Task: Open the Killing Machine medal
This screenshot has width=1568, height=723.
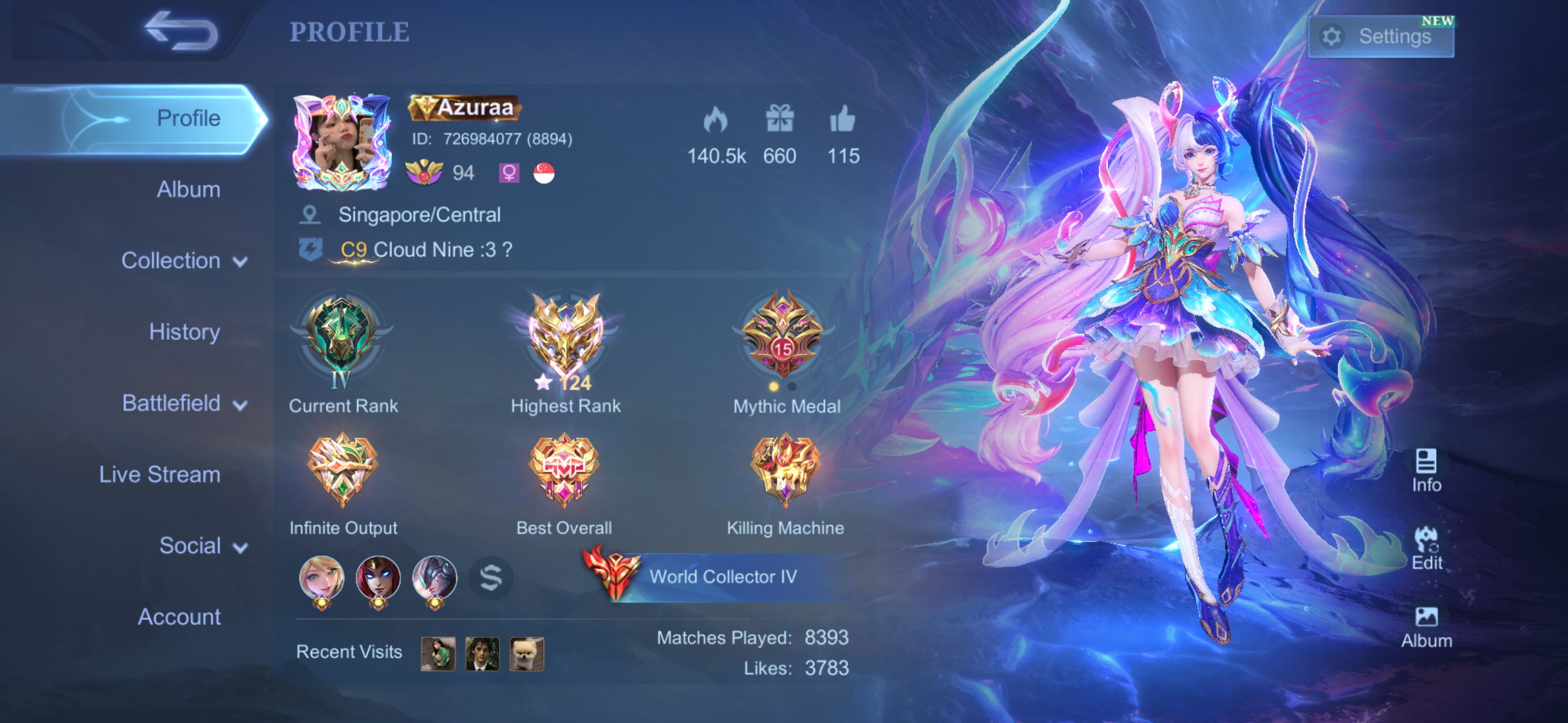Action: pyautogui.click(x=785, y=470)
